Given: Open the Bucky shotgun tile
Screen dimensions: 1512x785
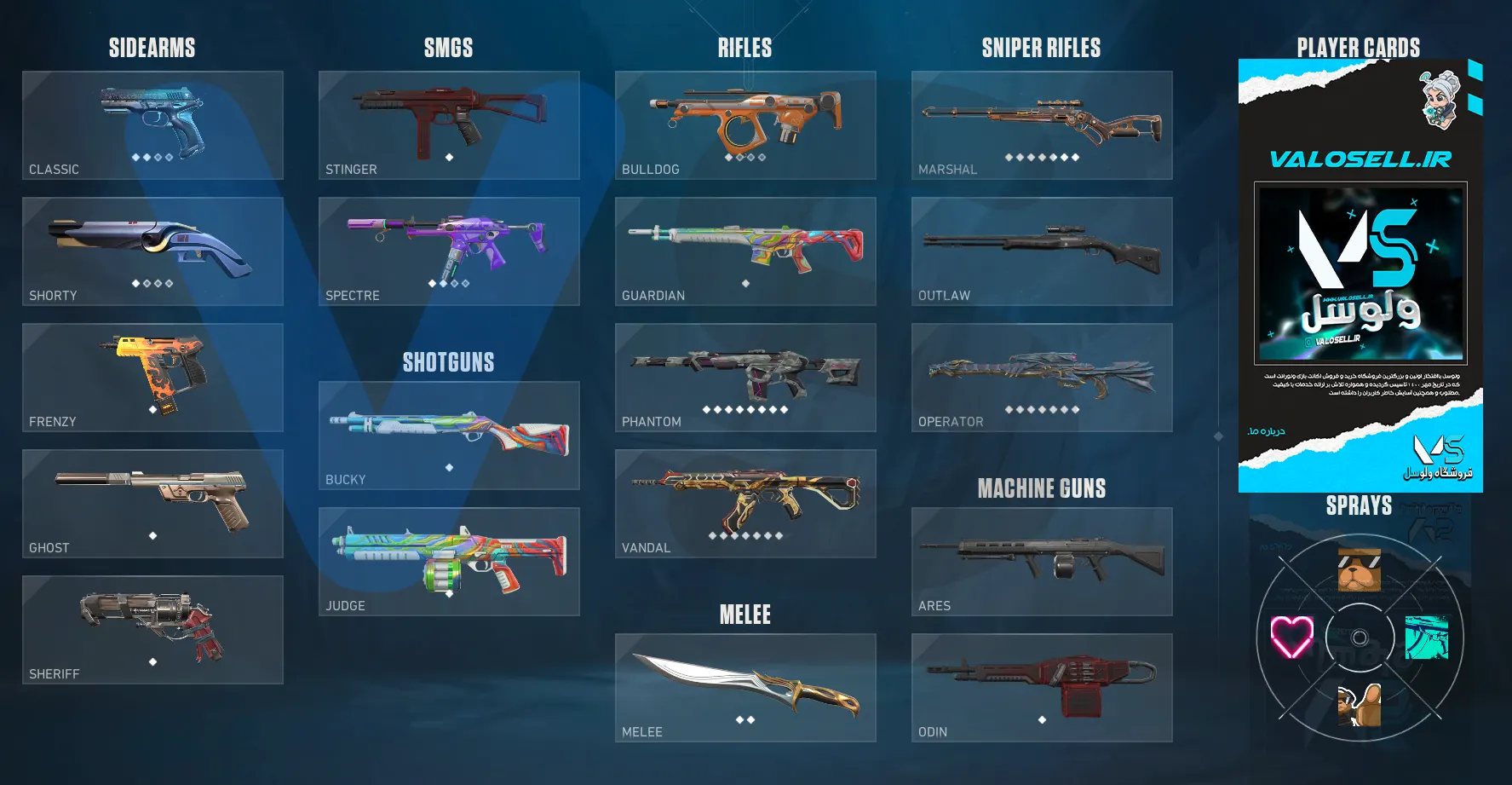Looking at the screenshot, I should click(449, 436).
